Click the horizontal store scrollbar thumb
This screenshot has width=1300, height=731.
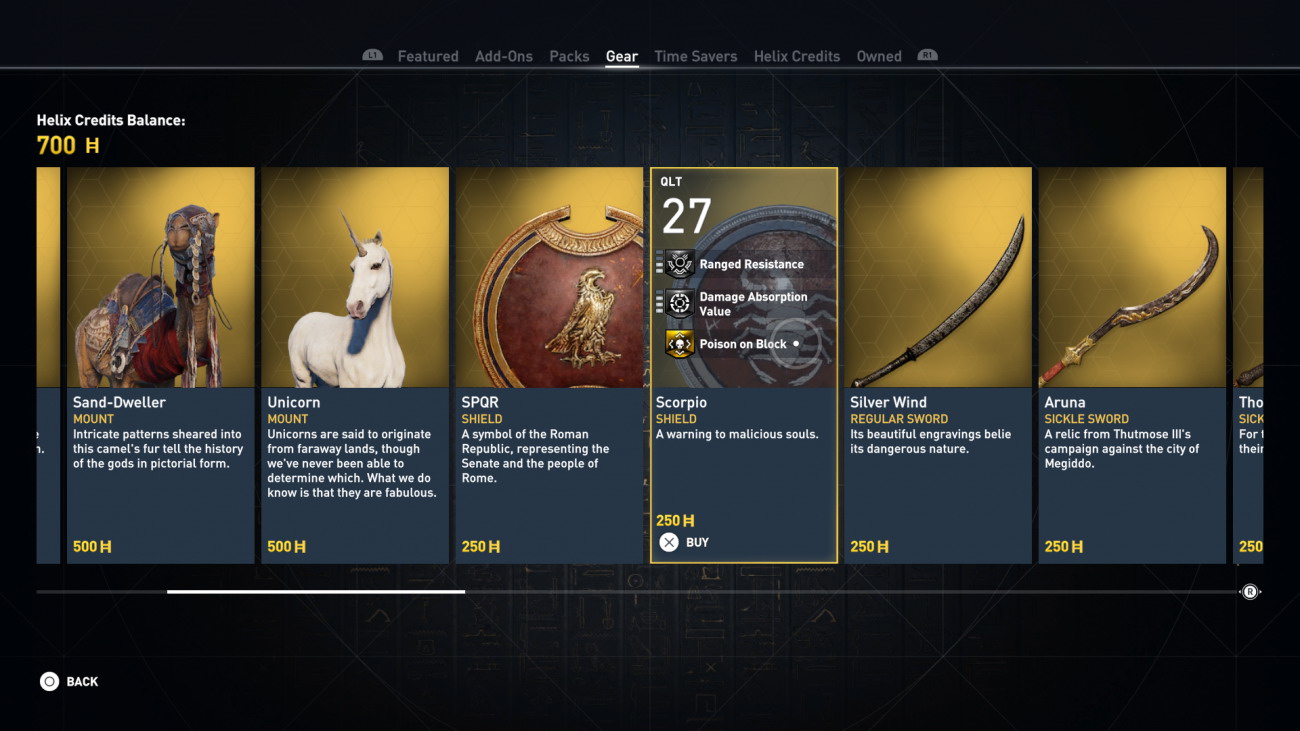315,591
